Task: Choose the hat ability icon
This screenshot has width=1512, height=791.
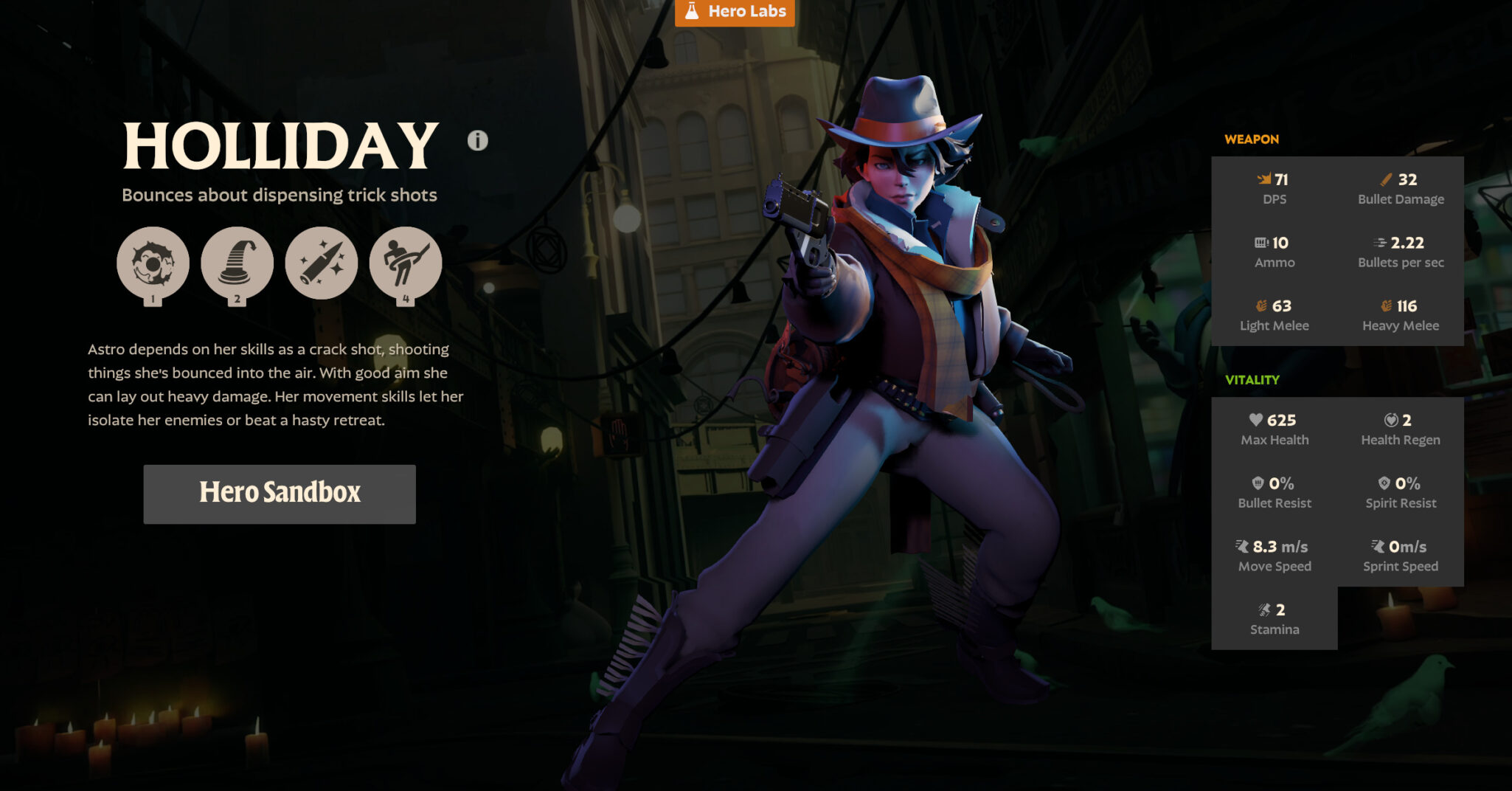Action: (237, 263)
